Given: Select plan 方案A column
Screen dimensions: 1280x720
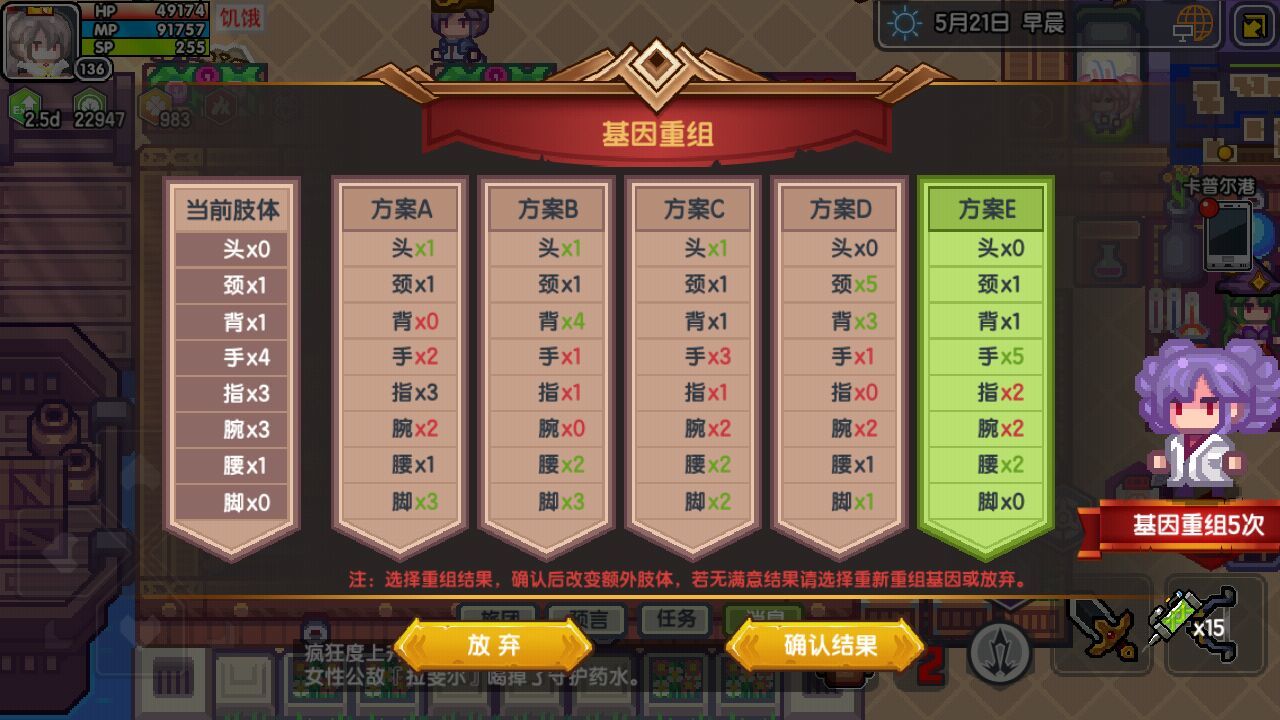Looking at the screenshot, I should click(x=400, y=209).
